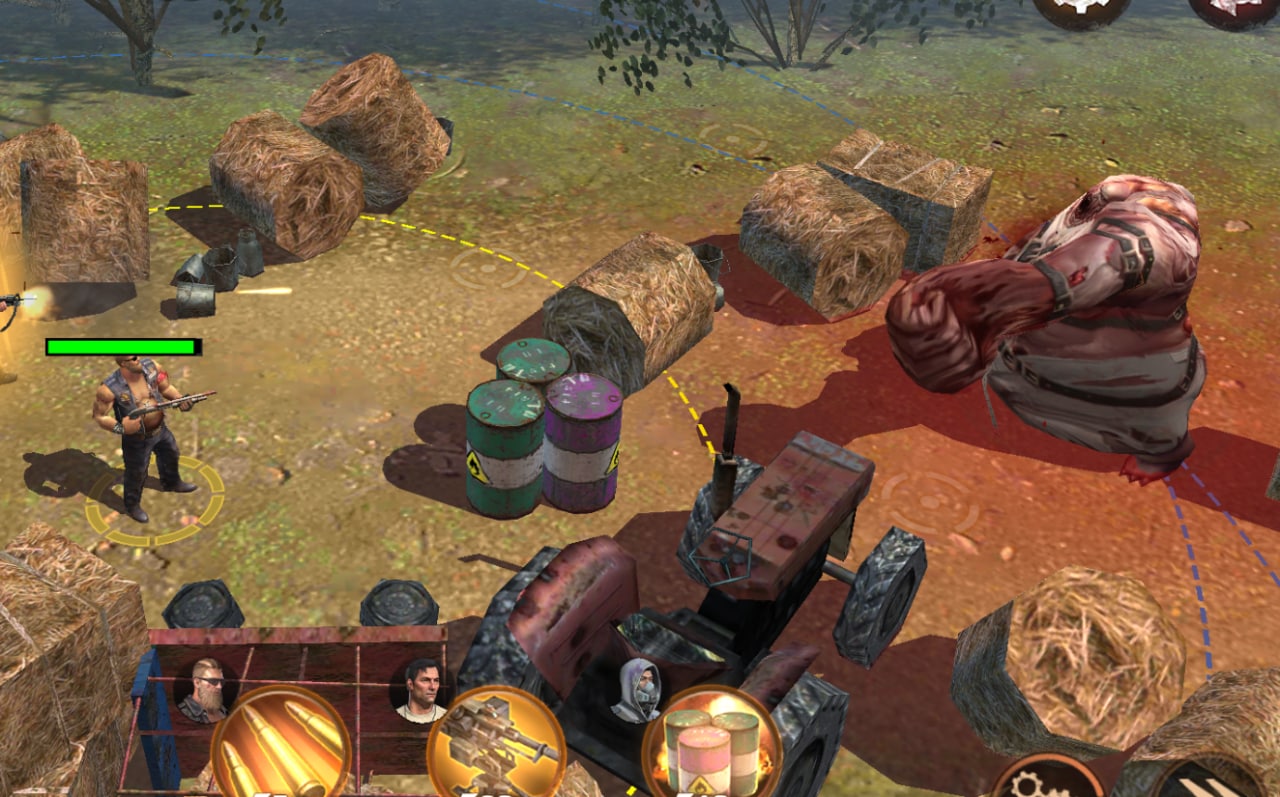Deploy the machine gun turret ability
This screenshot has height=797, width=1280.
point(497,746)
